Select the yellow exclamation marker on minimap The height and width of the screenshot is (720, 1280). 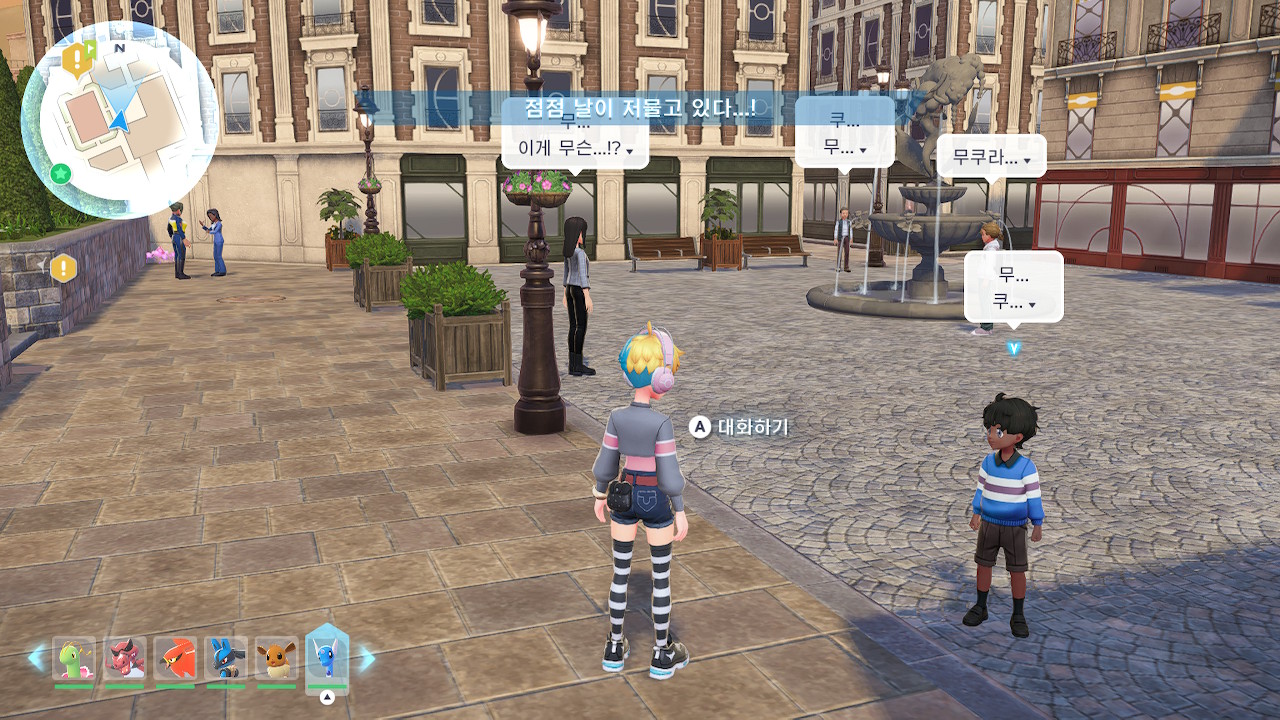pyautogui.click(x=76, y=60)
